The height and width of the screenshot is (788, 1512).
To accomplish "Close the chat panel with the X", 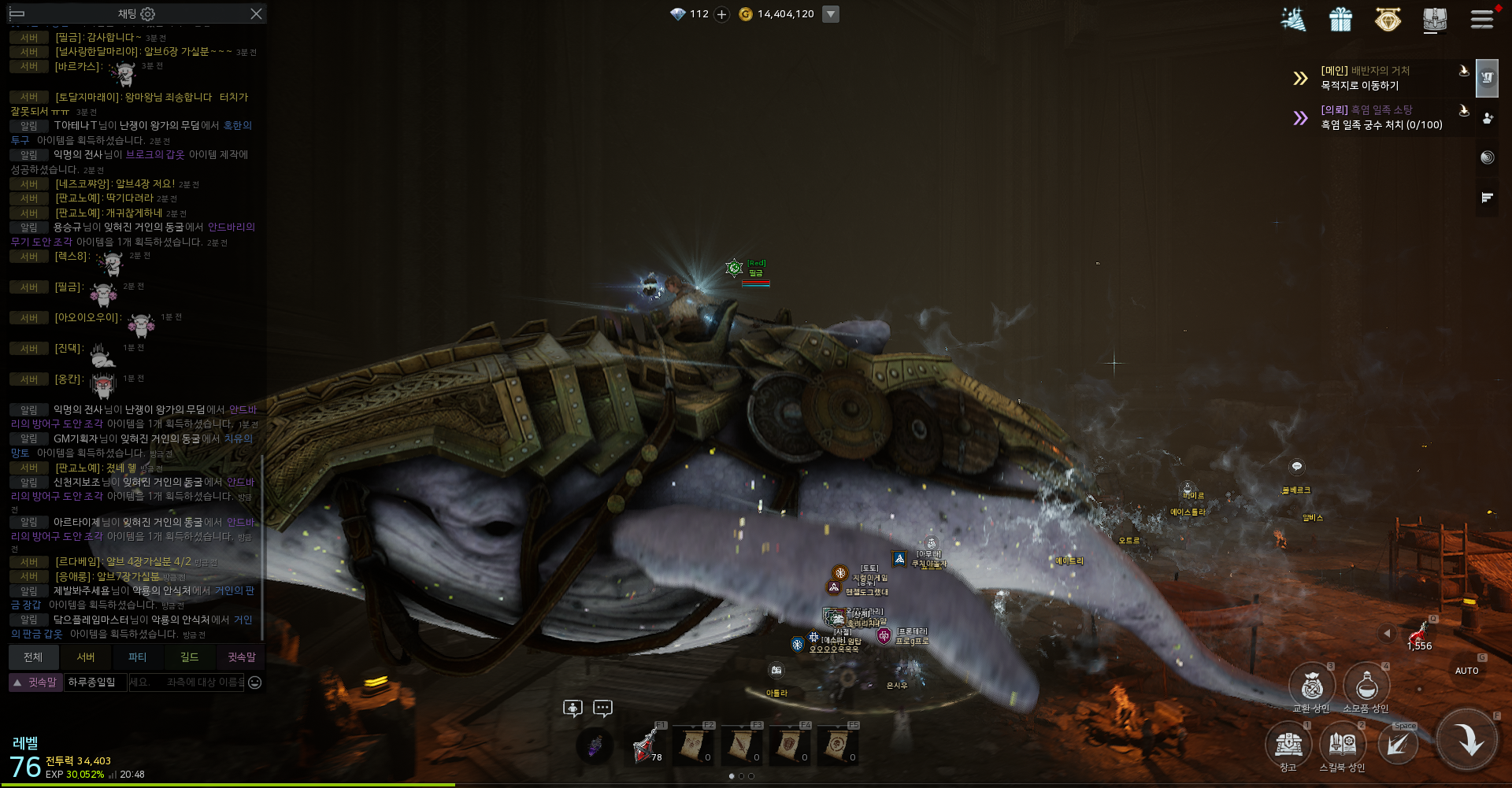I will pyautogui.click(x=256, y=14).
